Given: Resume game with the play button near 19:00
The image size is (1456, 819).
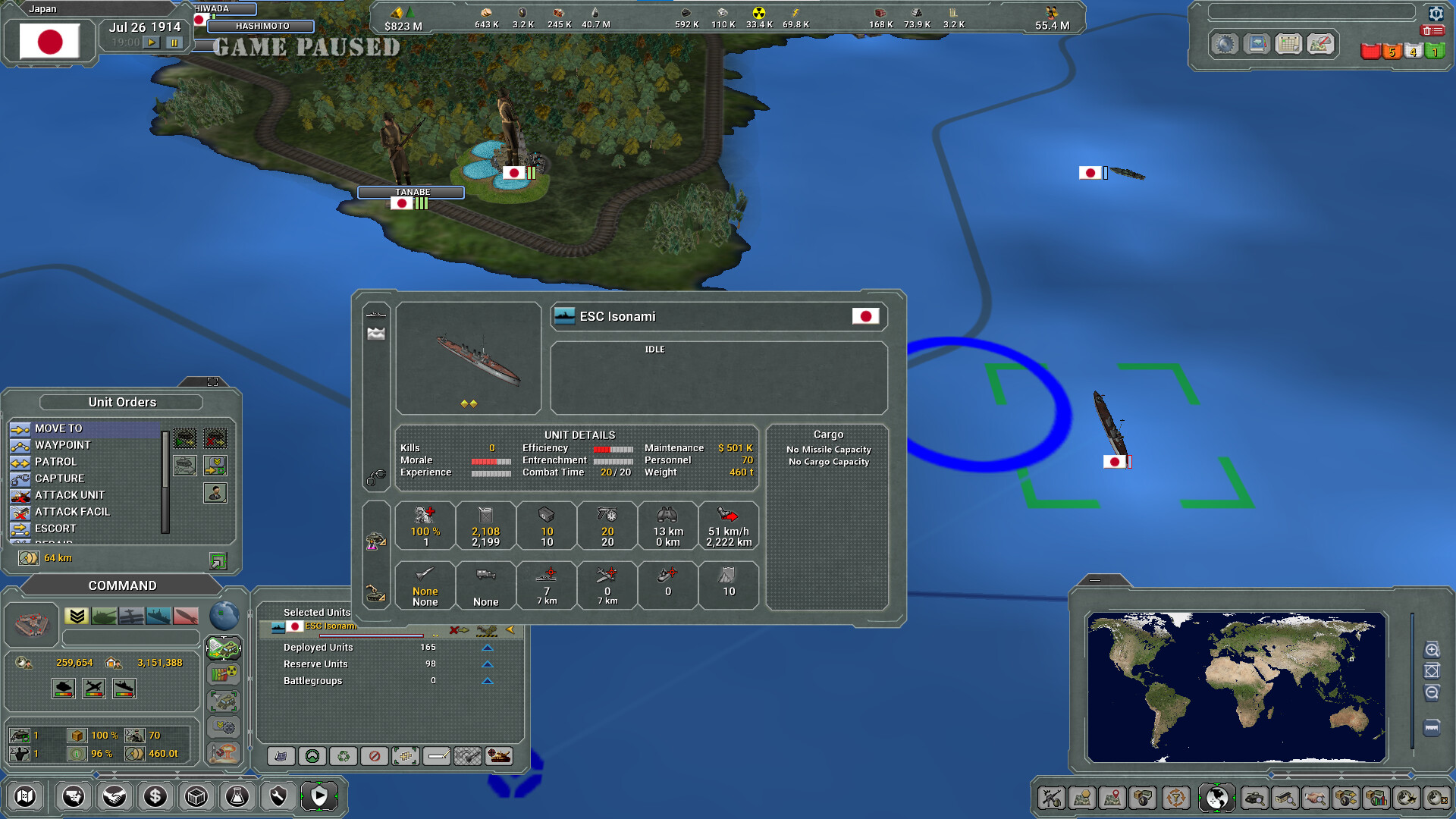Looking at the screenshot, I should coord(152,42).
